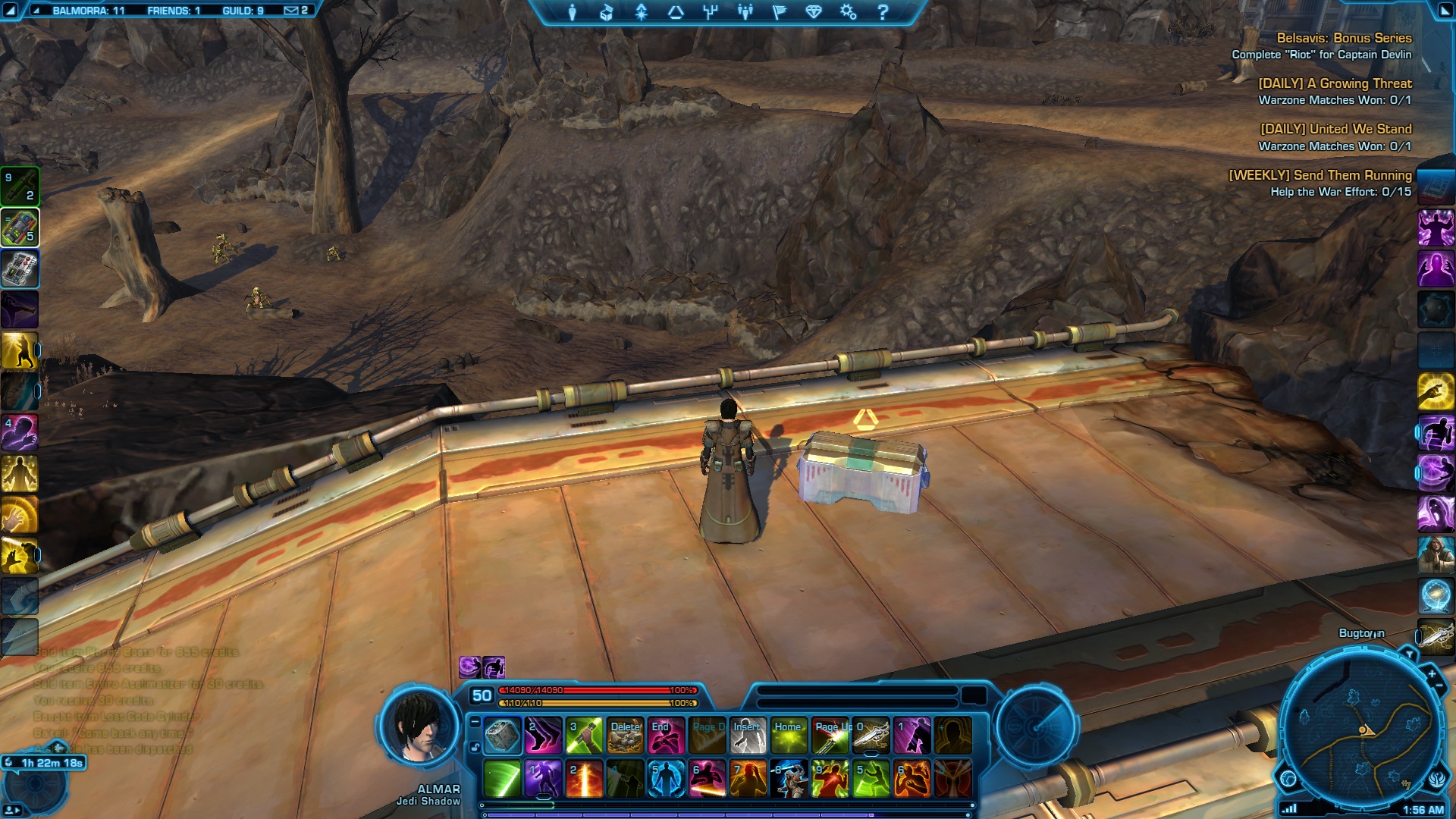The height and width of the screenshot is (819, 1456).
Task: Use the dice cube item in the quickbar
Action: click(x=502, y=736)
